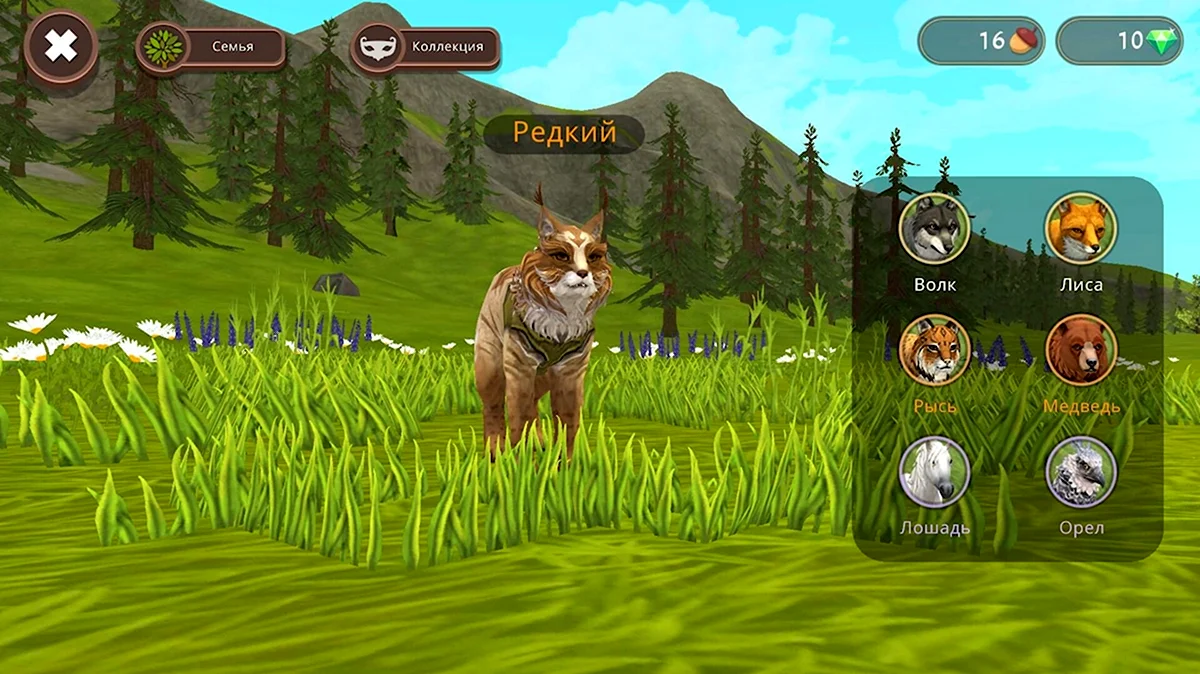
Task: Choose the Лошадь horse portrait
Action: point(934,472)
